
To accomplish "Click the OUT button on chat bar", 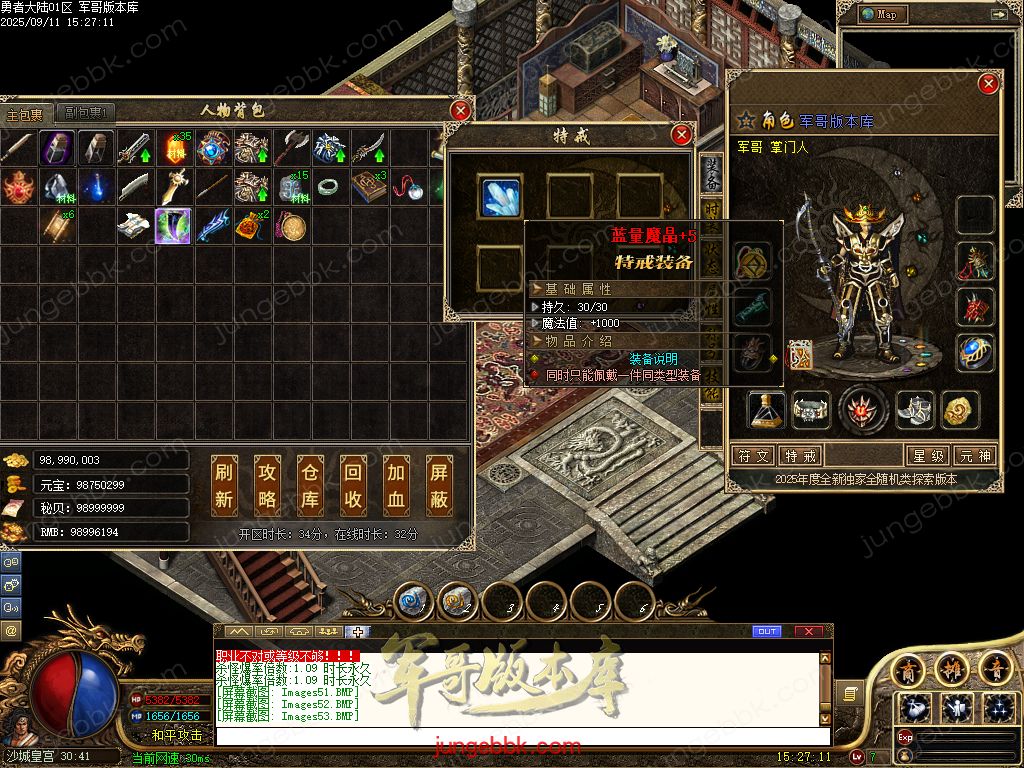I will pos(767,631).
